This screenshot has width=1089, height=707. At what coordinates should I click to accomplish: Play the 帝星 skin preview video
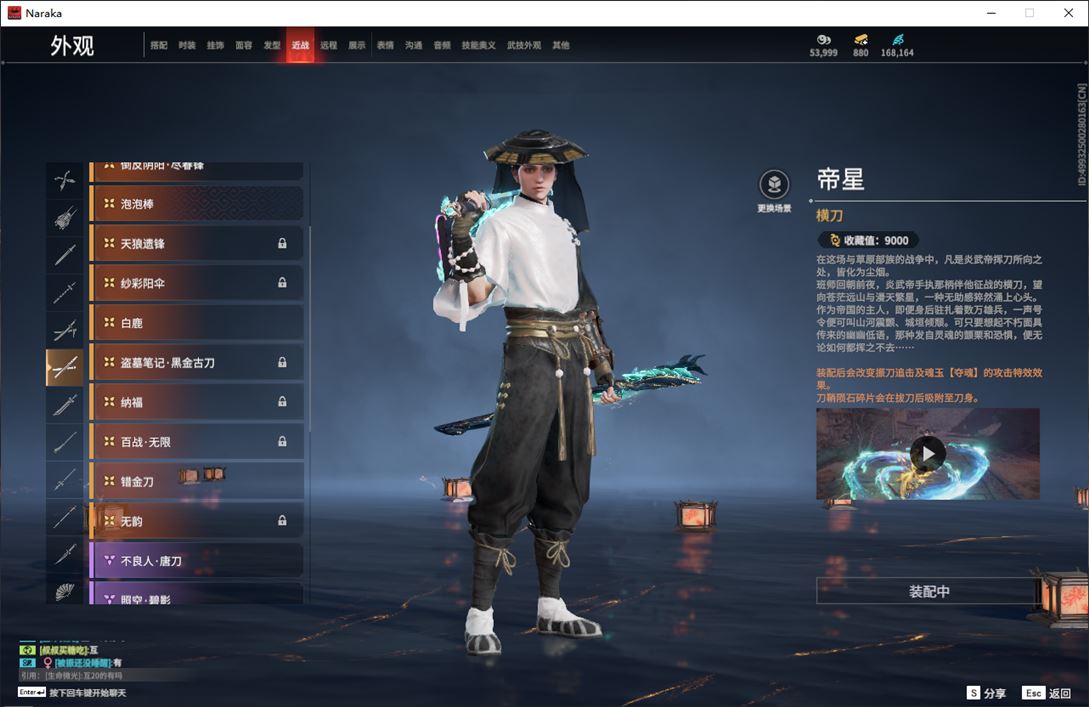[x=928, y=454]
